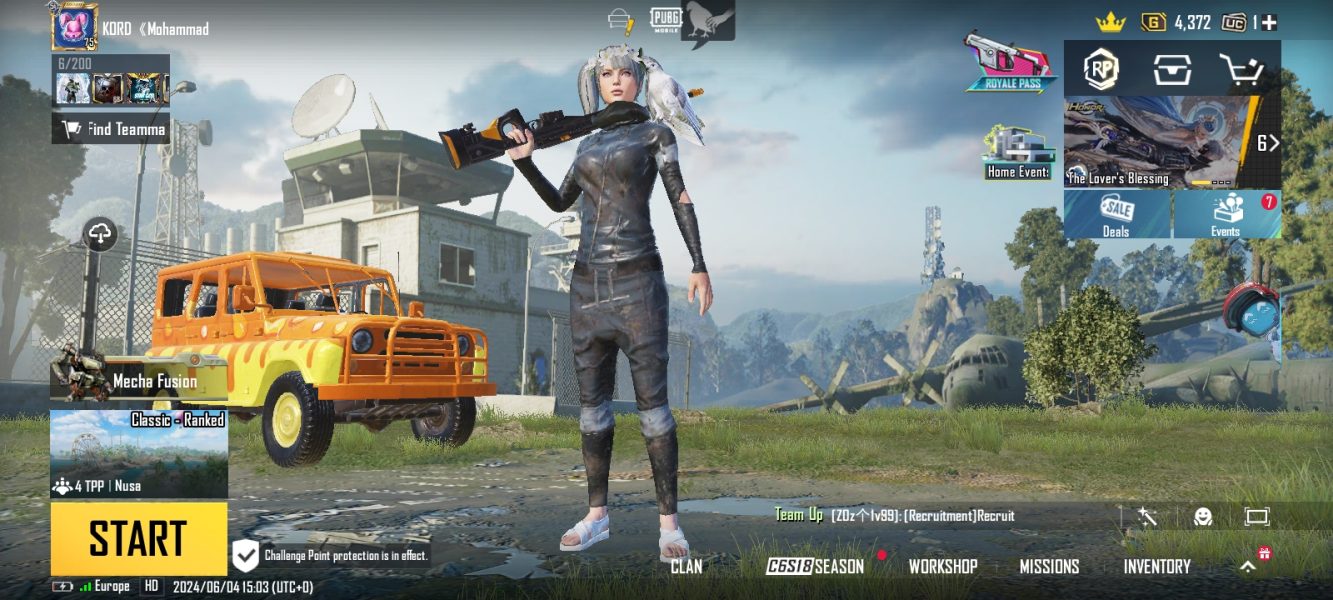Tap the yellow START button
Viewport: 1333px width, 600px height.
(139, 538)
